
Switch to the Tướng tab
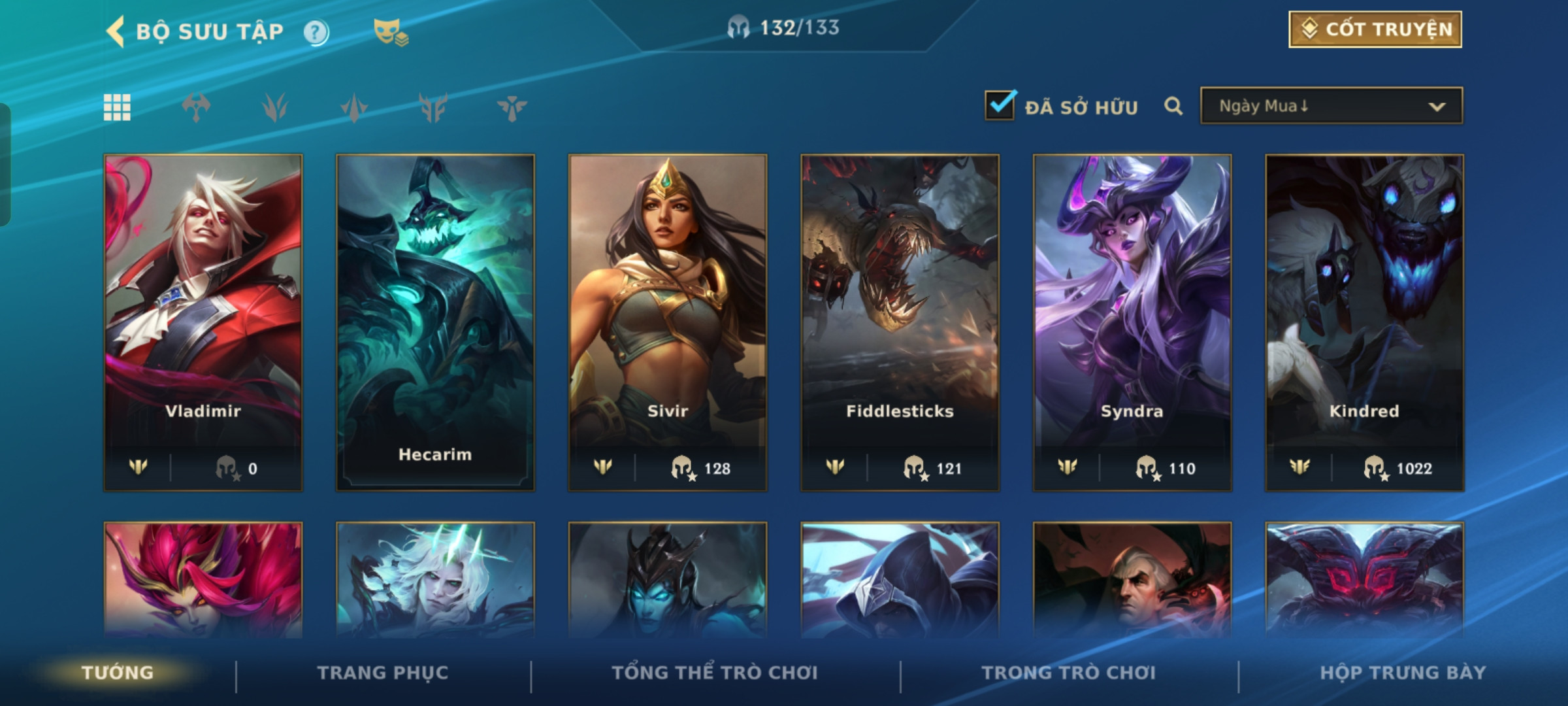tap(118, 673)
